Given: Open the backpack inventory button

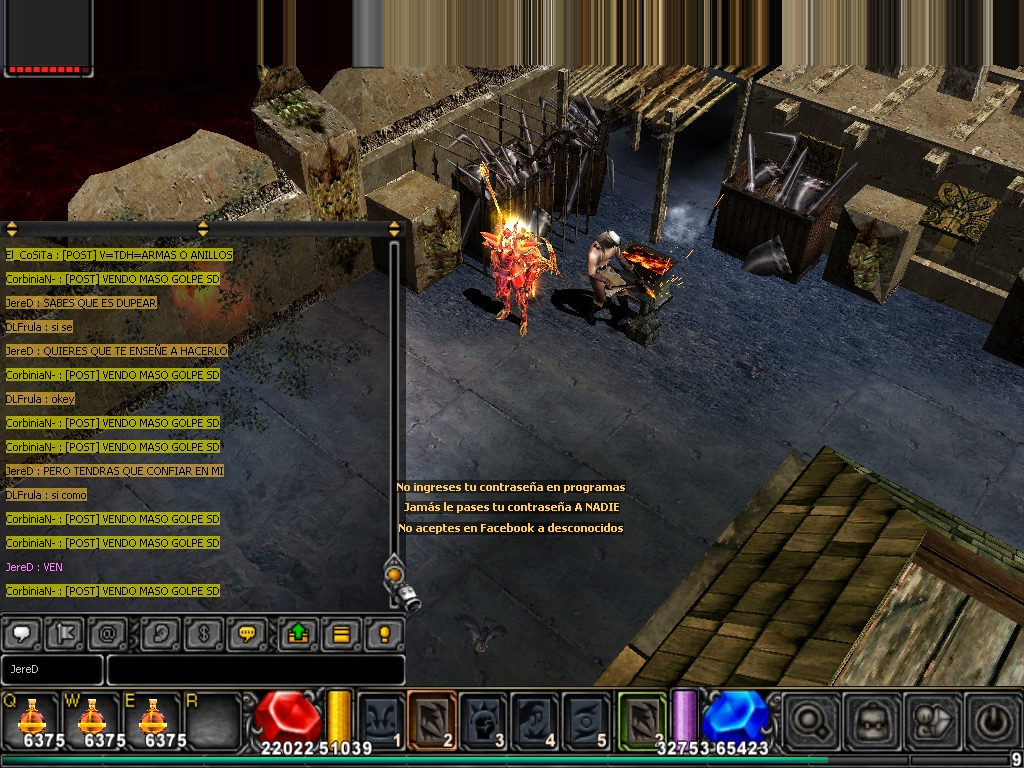Looking at the screenshot, I should coord(868,720).
